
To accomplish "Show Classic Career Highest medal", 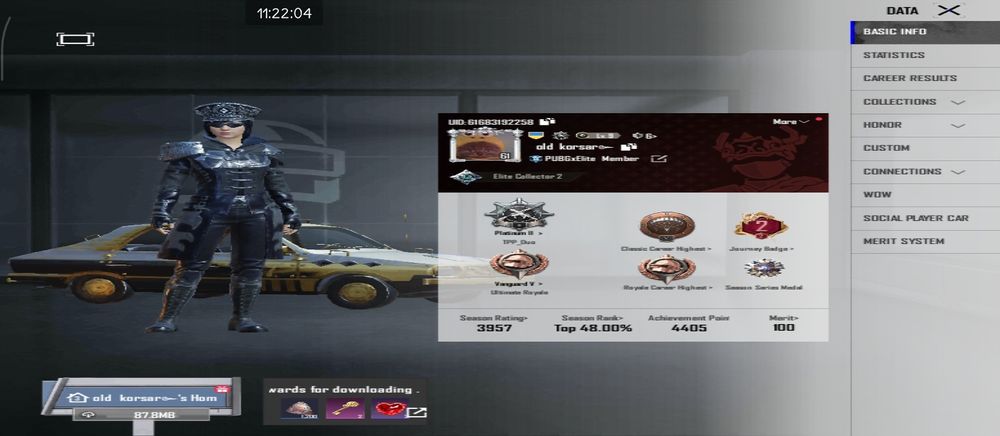I will coord(667,227).
